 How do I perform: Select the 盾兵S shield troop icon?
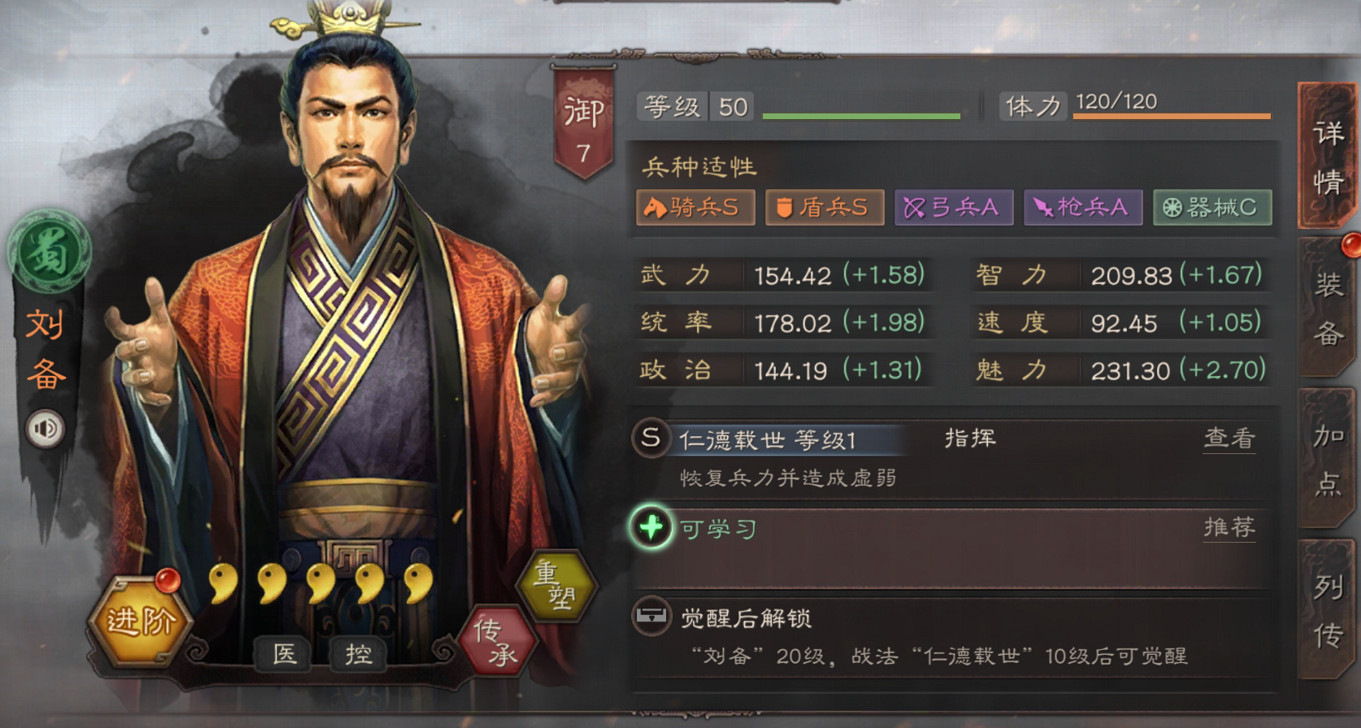pos(825,207)
